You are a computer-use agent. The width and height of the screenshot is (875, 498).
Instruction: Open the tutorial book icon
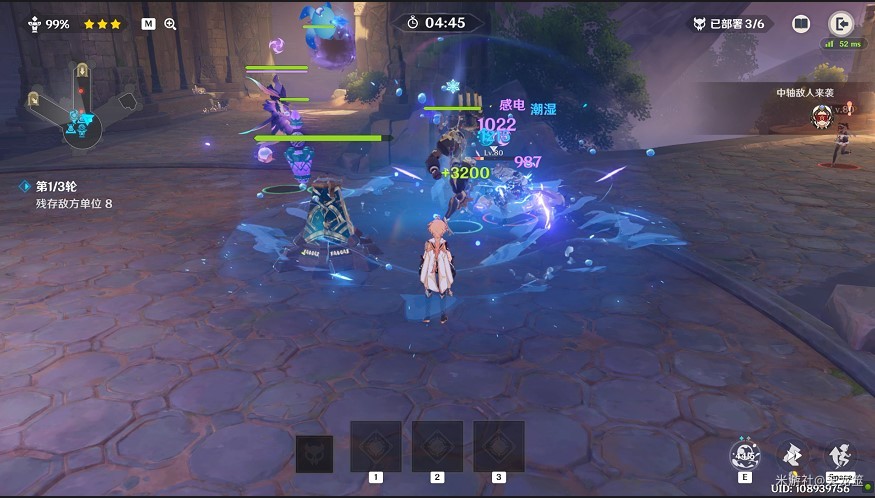[x=801, y=23]
